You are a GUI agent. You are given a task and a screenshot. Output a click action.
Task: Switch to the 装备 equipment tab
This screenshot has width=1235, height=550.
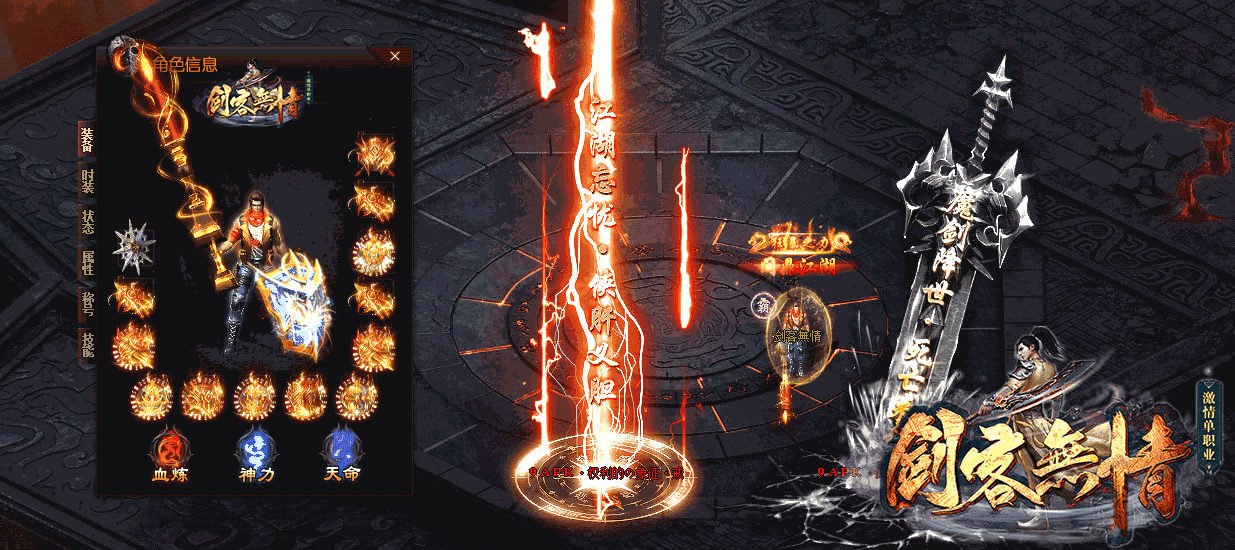[x=87, y=141]
